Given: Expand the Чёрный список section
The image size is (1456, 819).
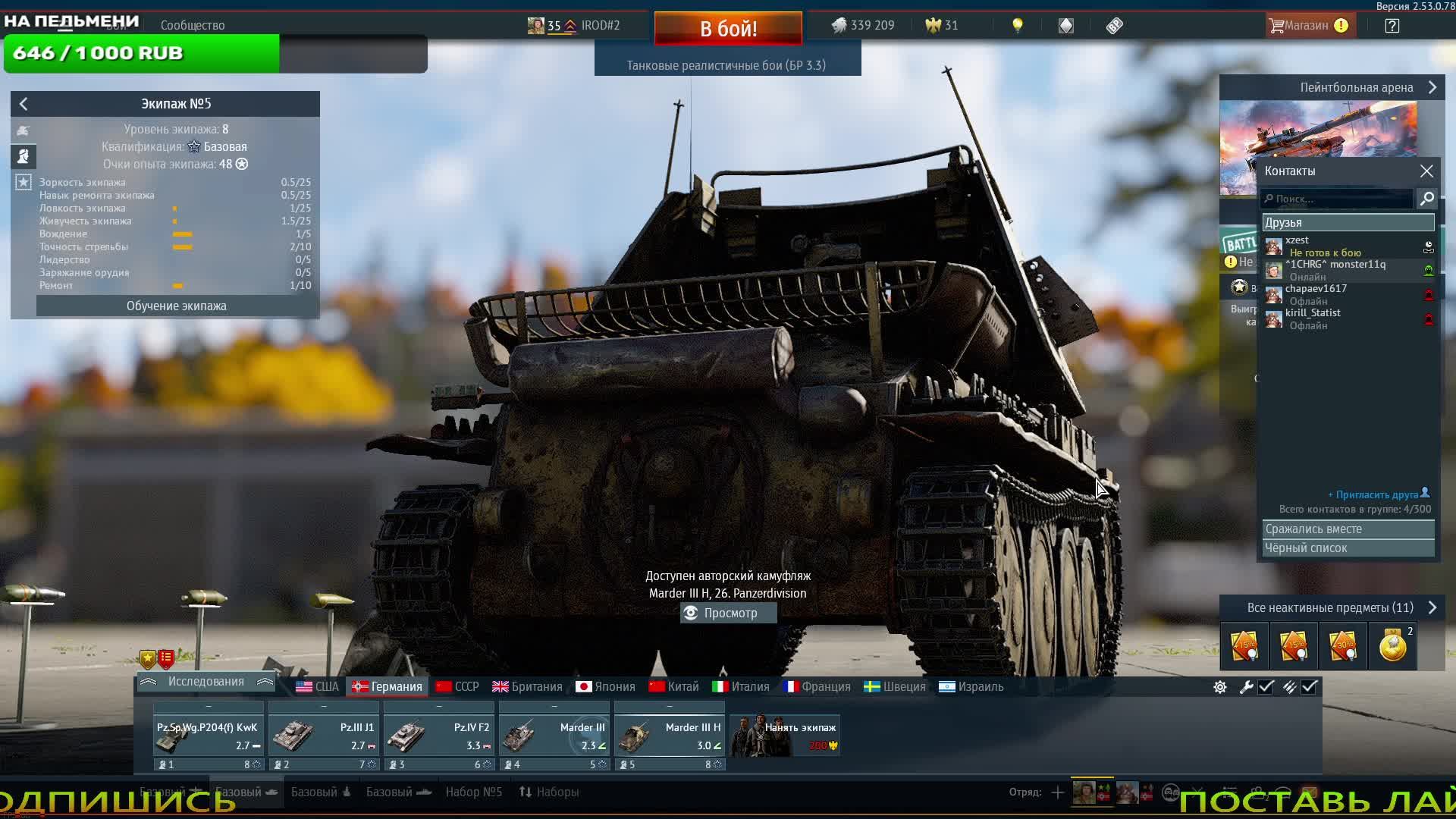Looking at the screenshot, I should [1348, 548].
